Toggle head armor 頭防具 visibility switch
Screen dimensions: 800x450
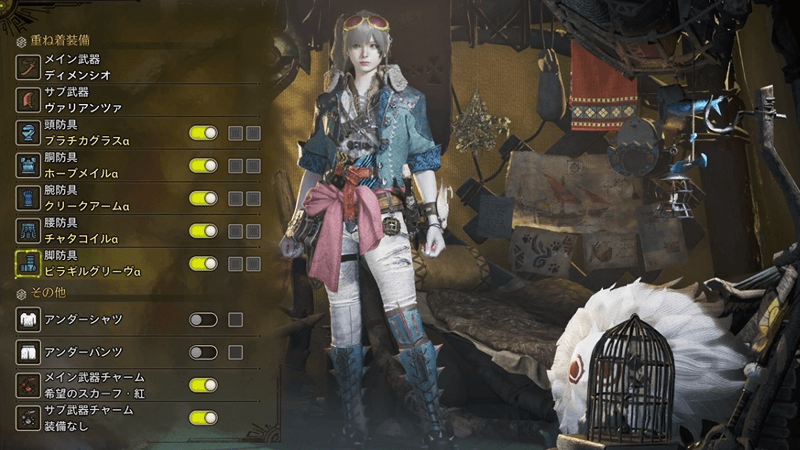click(x=203, y=132)
